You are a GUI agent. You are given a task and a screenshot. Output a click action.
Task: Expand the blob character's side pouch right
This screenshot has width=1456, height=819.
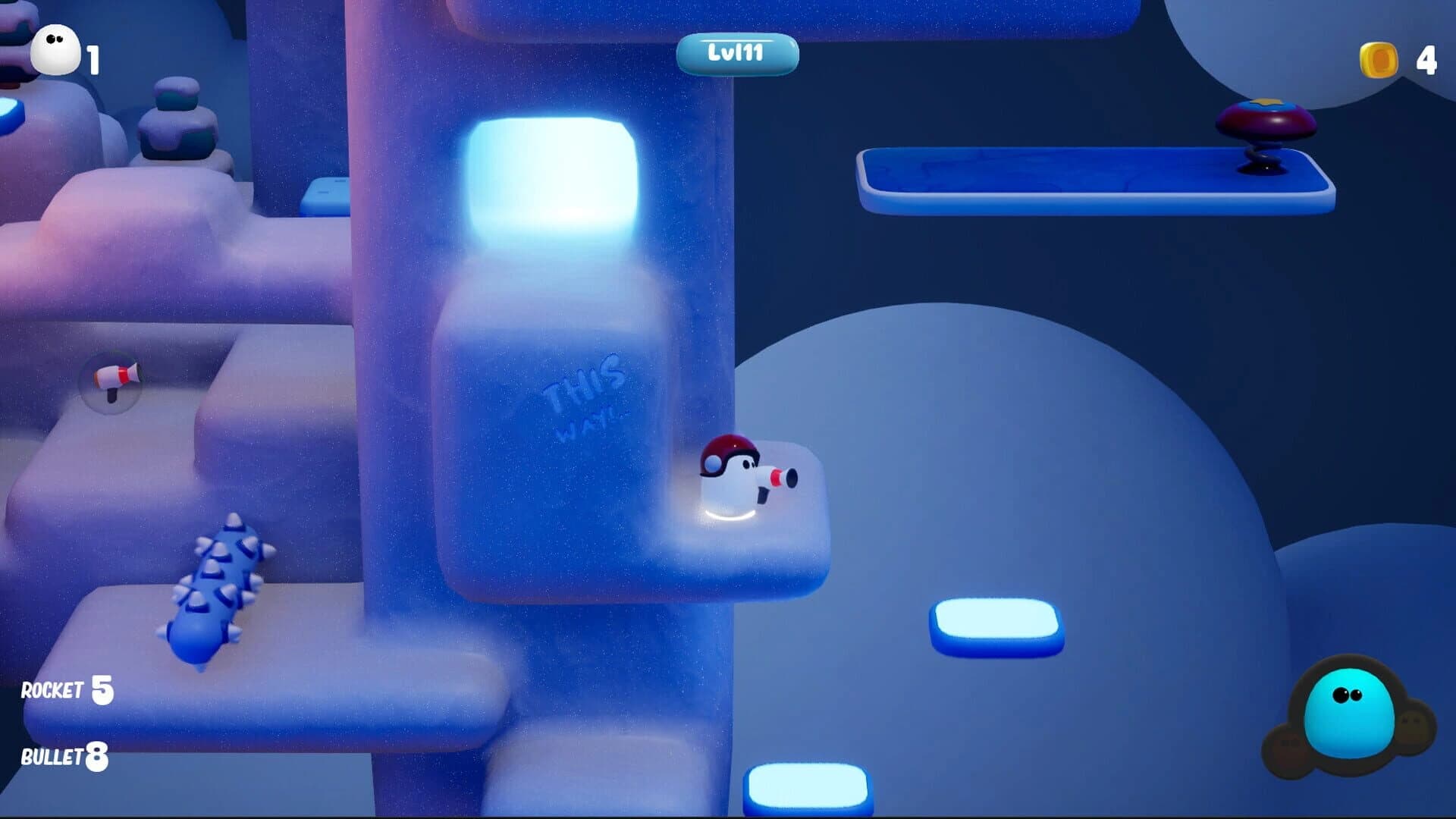1412,728
